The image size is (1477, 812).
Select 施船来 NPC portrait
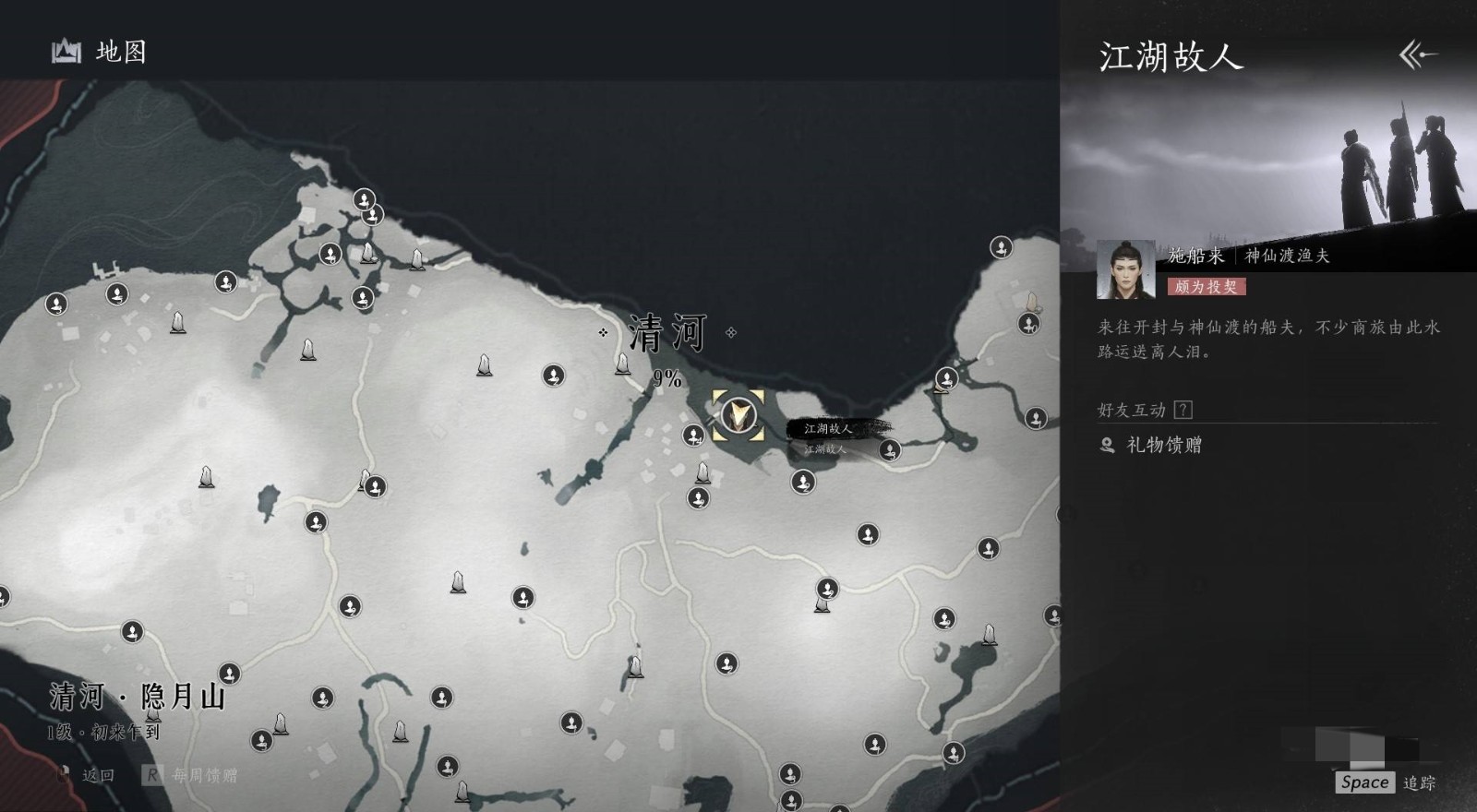pyautogui.click(x=1125, y=269)
